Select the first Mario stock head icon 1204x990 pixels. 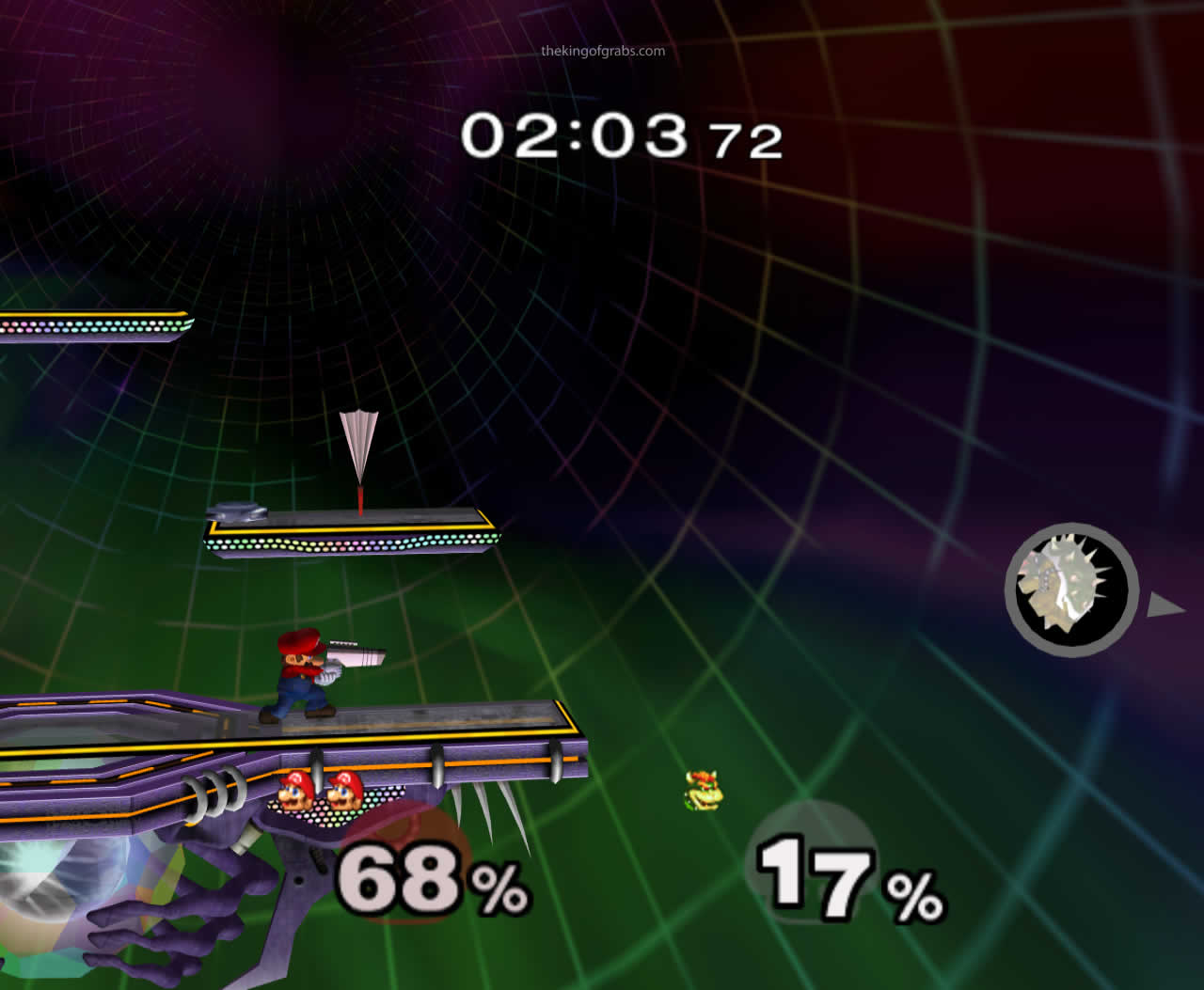coord(294,793)
